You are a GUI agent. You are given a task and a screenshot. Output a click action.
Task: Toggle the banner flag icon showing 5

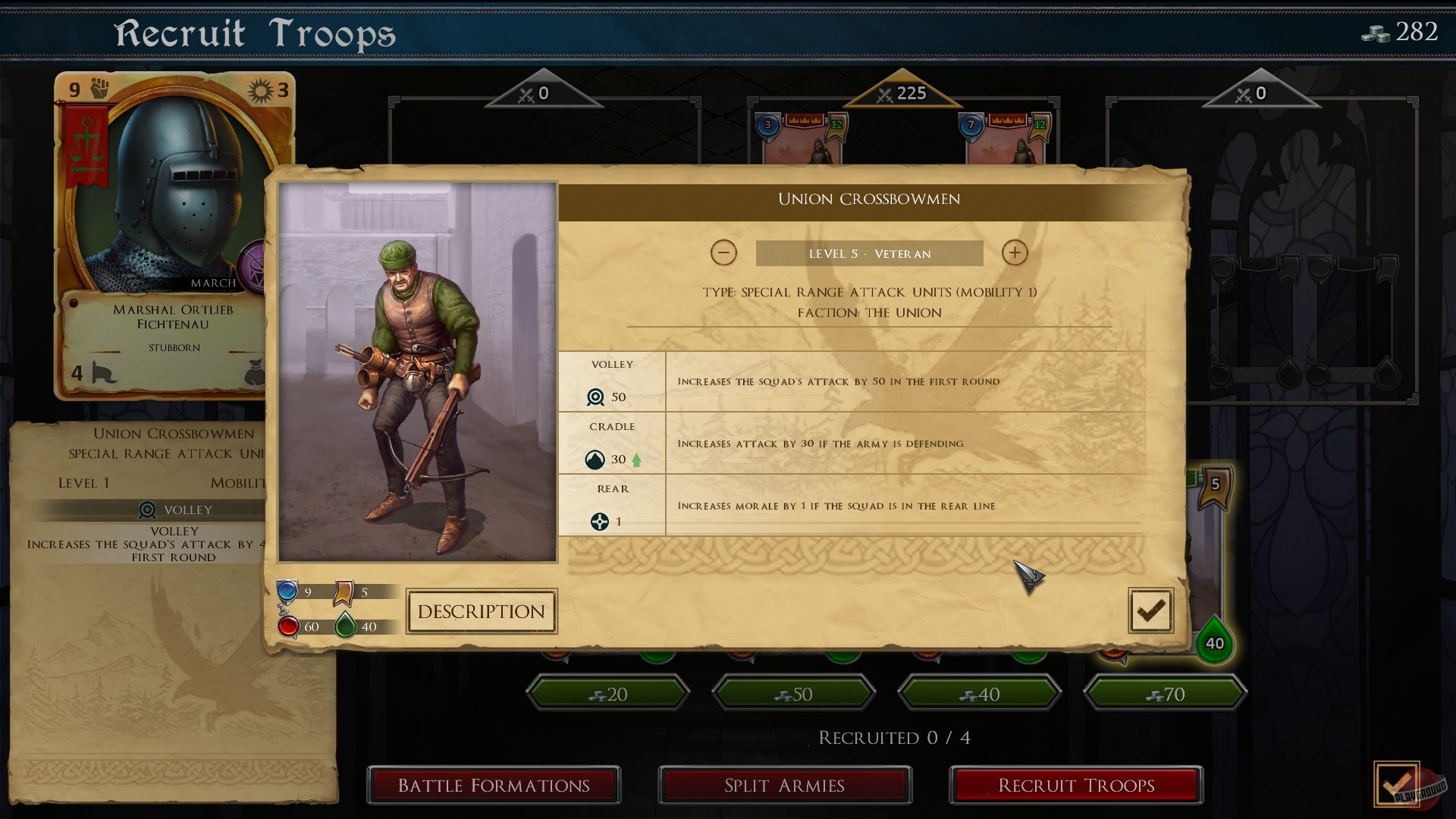point(345,591)
